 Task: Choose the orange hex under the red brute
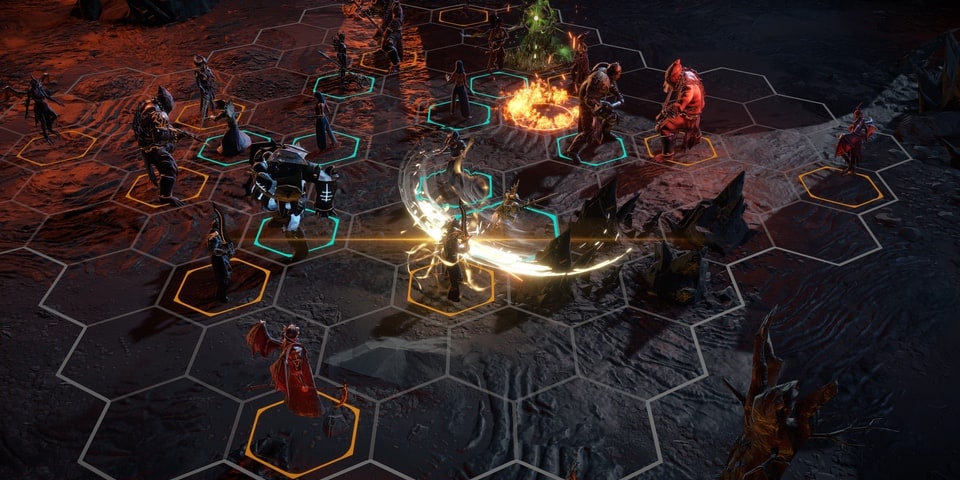click(x=680, y=150)
